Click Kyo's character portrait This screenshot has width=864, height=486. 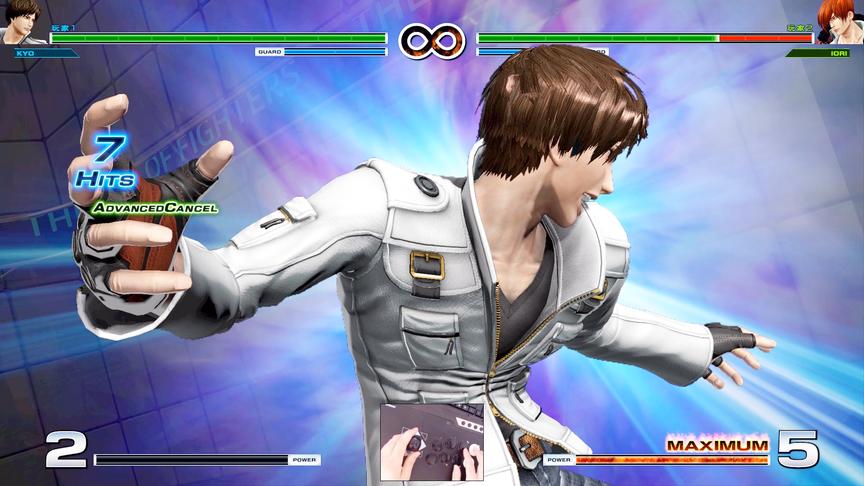22,22
